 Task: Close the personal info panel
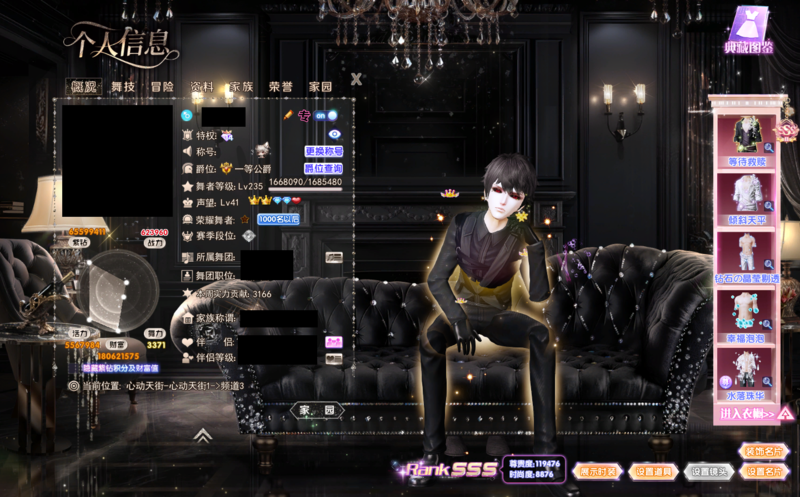tap(356, 79)
